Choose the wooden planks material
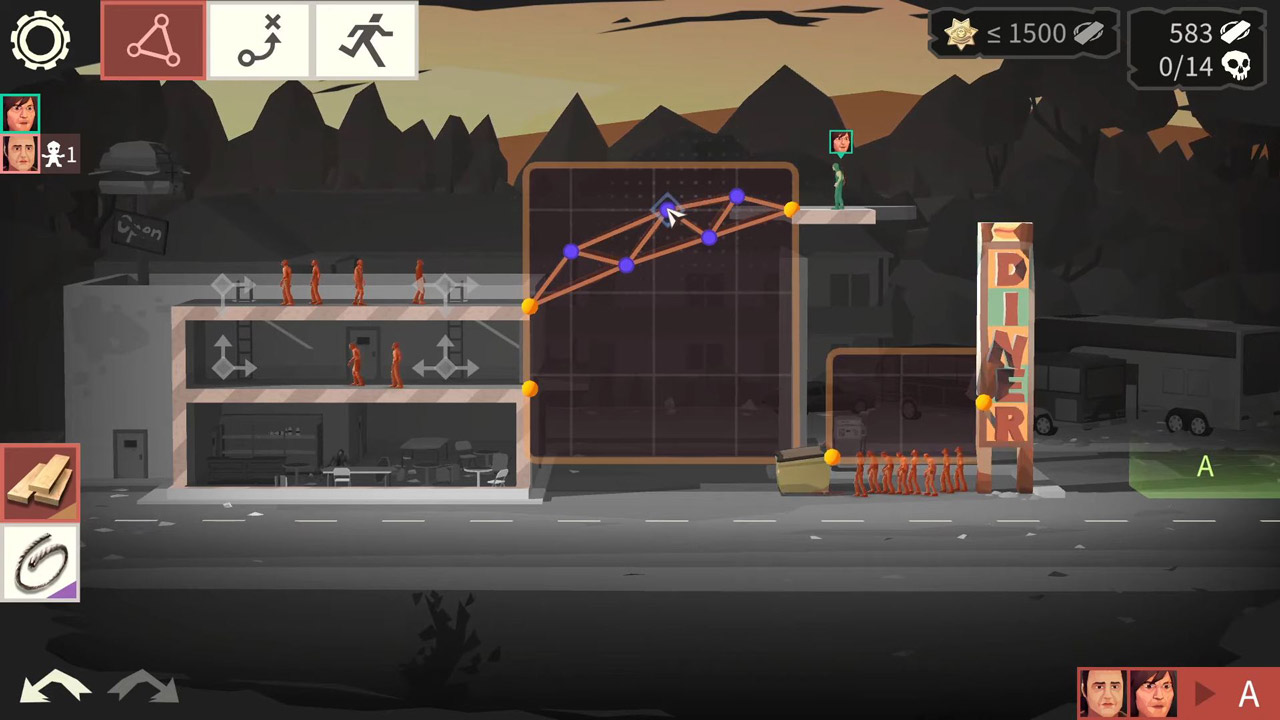 [x=40, y=482]
